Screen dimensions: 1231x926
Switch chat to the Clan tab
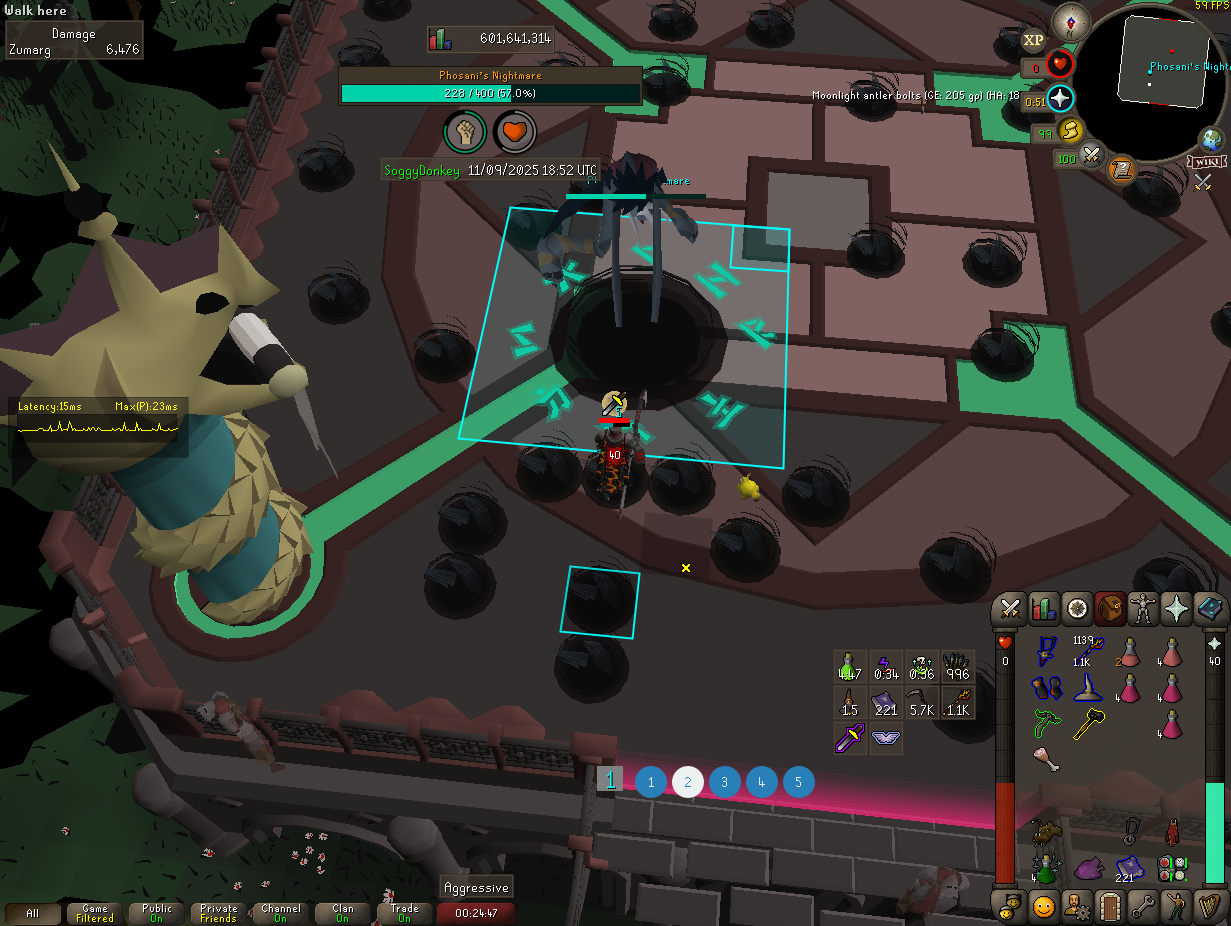pyautogui.click(x=343, y=913)
